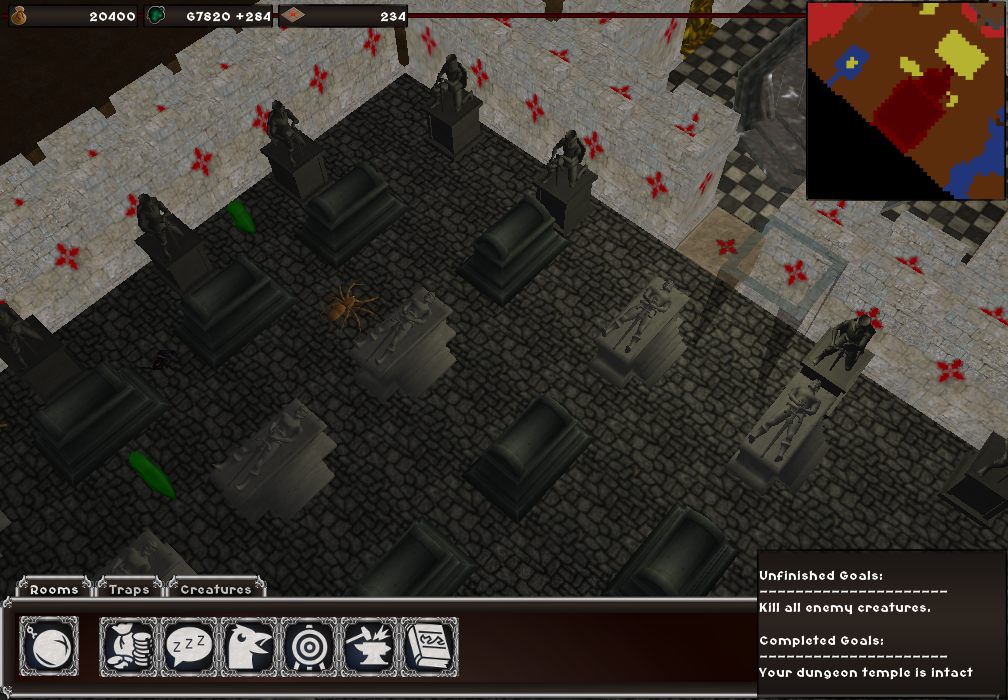
Task: Switch to the Rooms tab
Action: [54, 589]
